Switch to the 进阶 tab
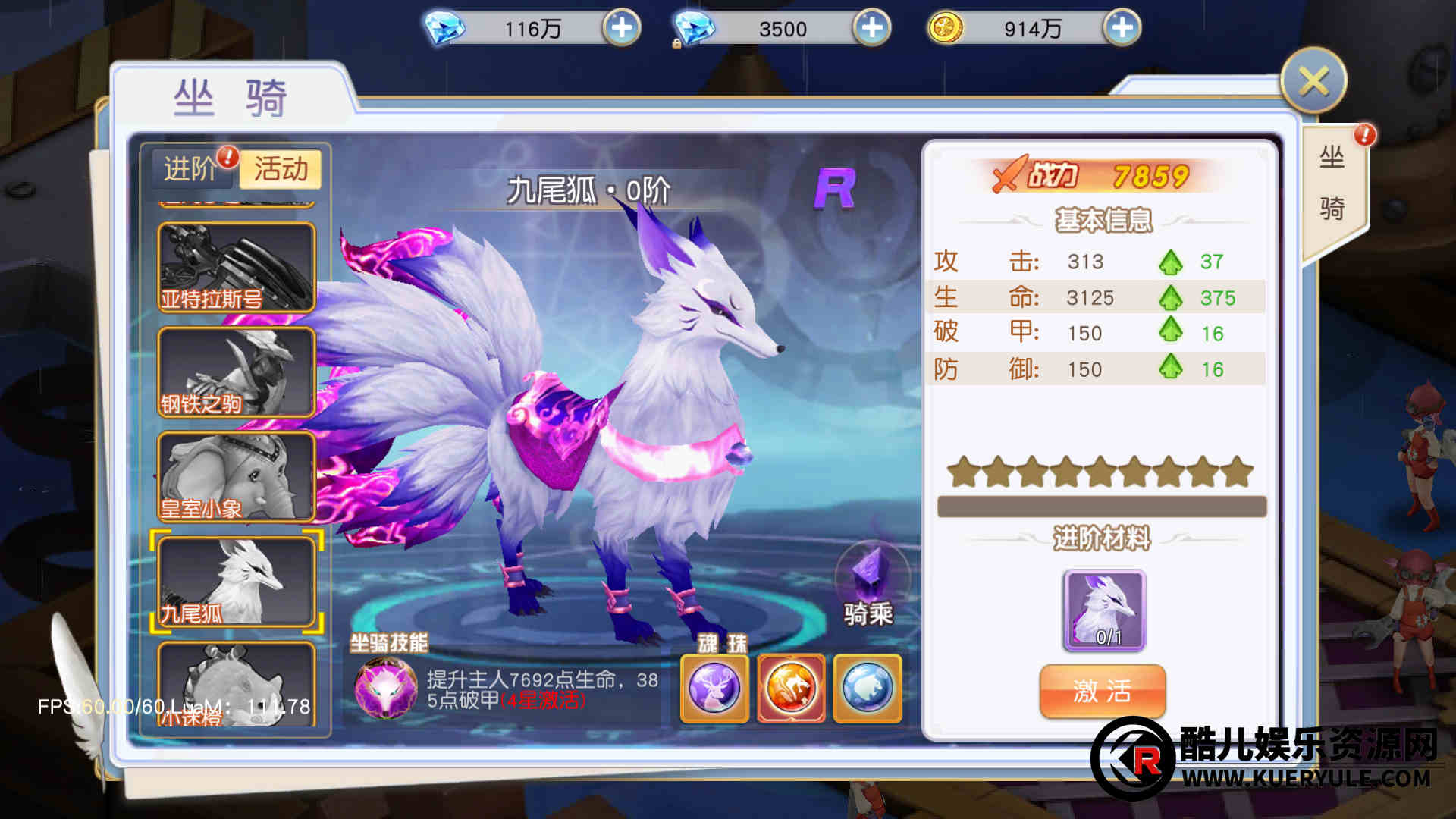 (190, 168)
